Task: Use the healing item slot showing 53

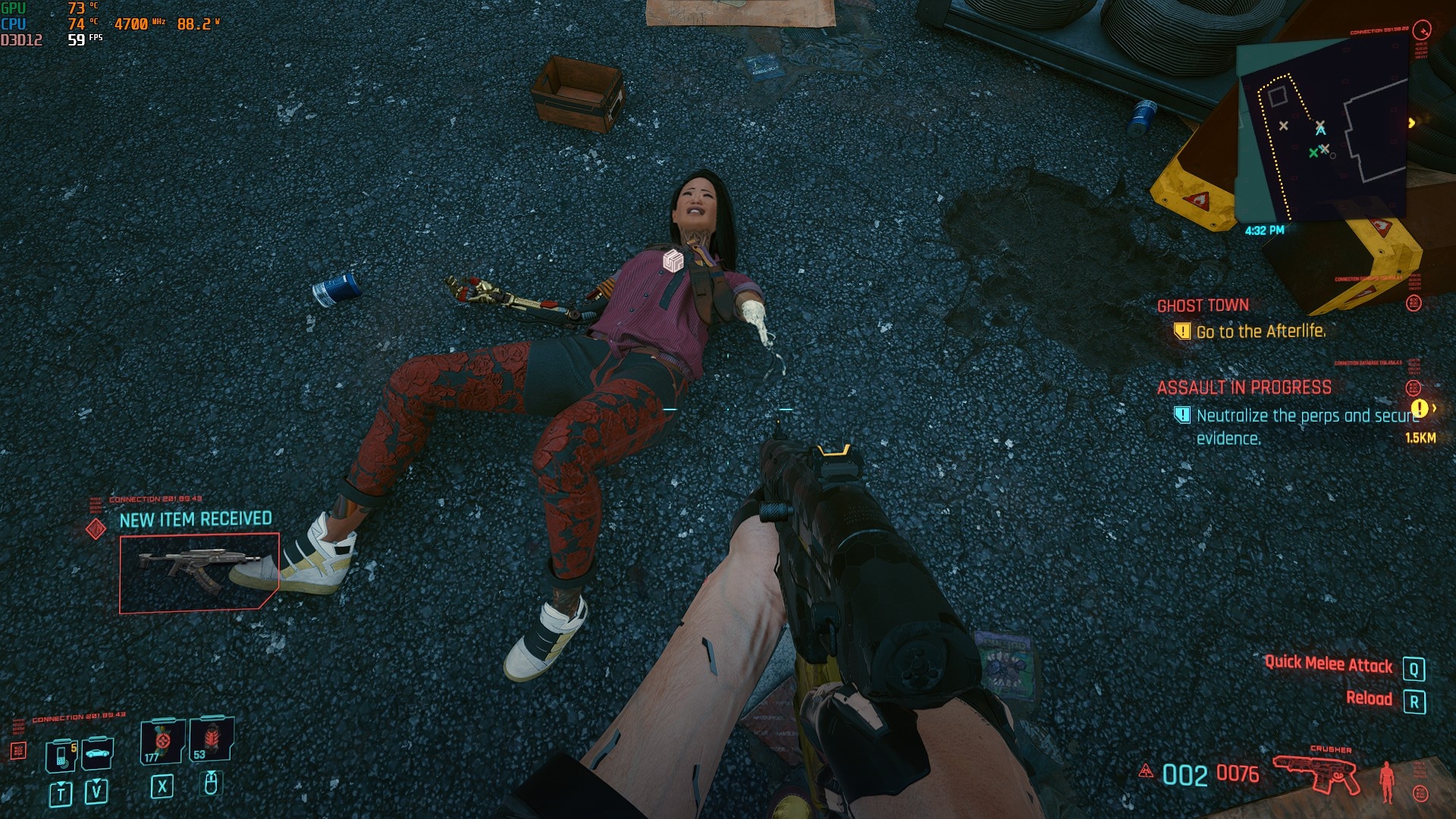Action: pyautogui.click(x=210, y=739)
